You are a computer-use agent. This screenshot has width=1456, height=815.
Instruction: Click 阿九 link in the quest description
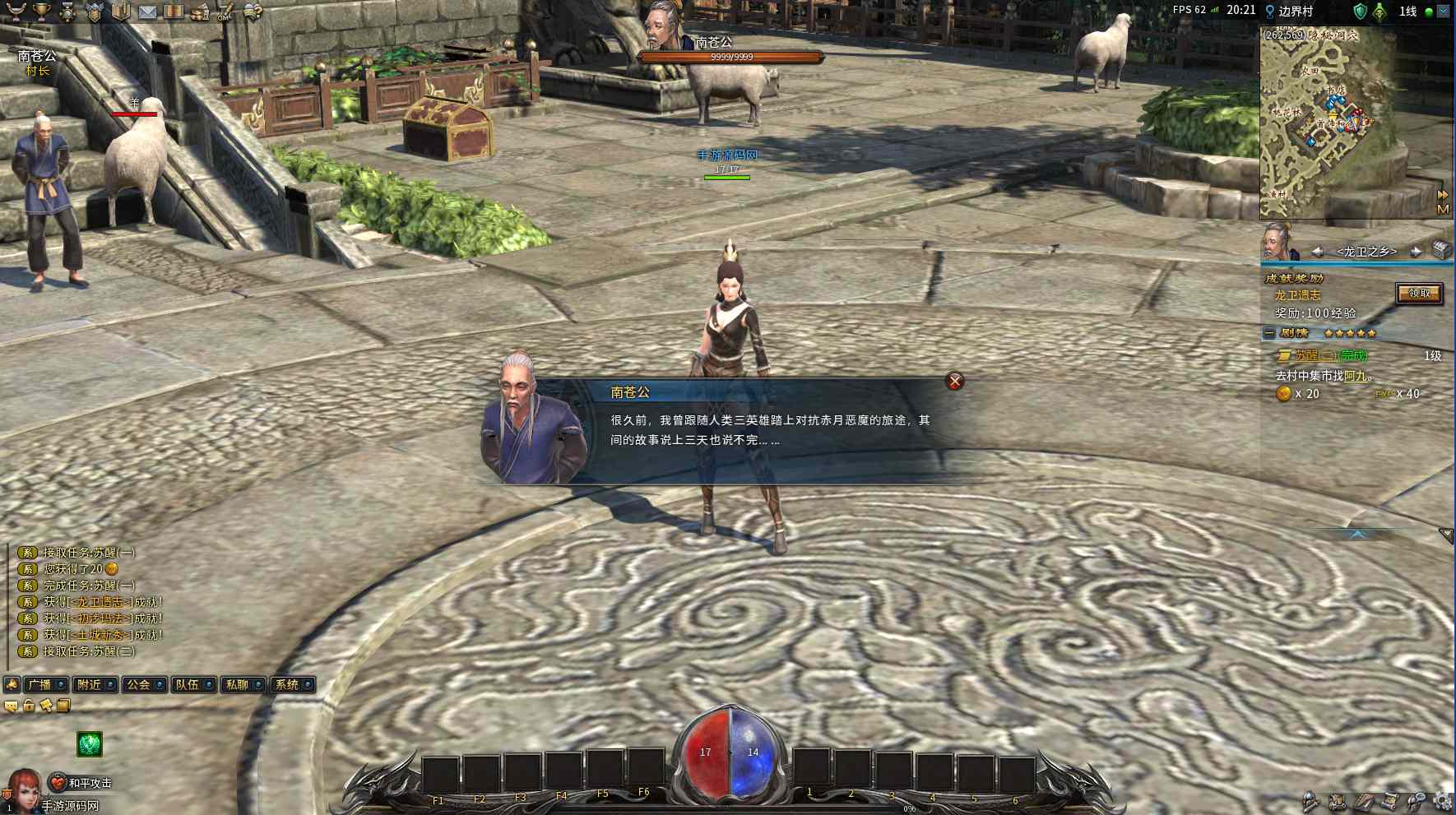click(1354, 376)
